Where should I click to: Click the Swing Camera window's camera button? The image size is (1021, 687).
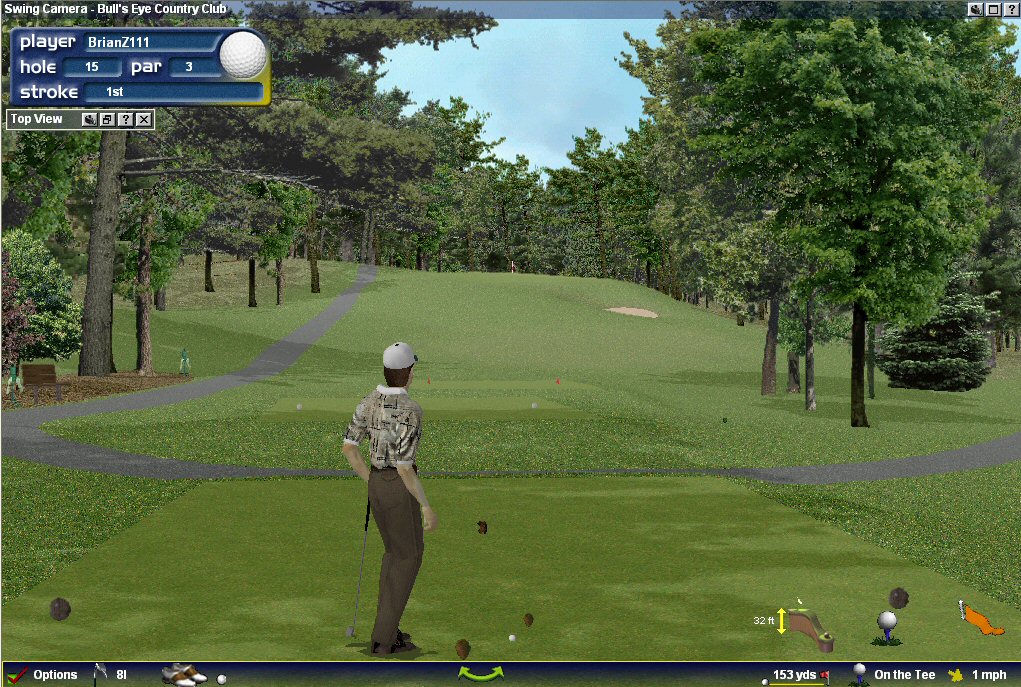coord(976,9)
